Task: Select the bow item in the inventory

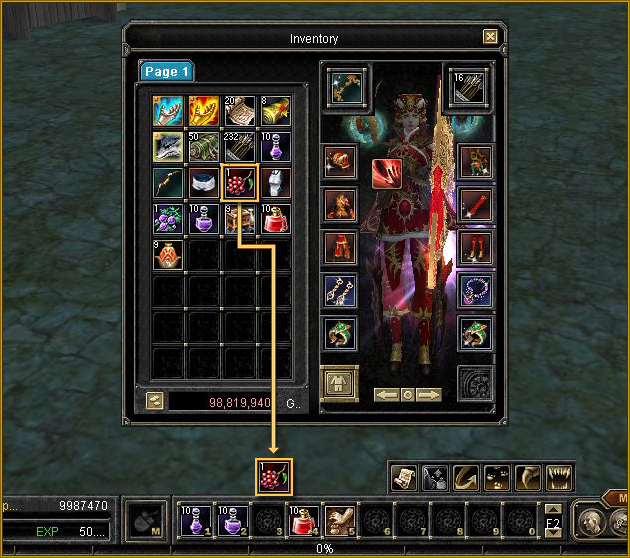Action: [166, 182]
